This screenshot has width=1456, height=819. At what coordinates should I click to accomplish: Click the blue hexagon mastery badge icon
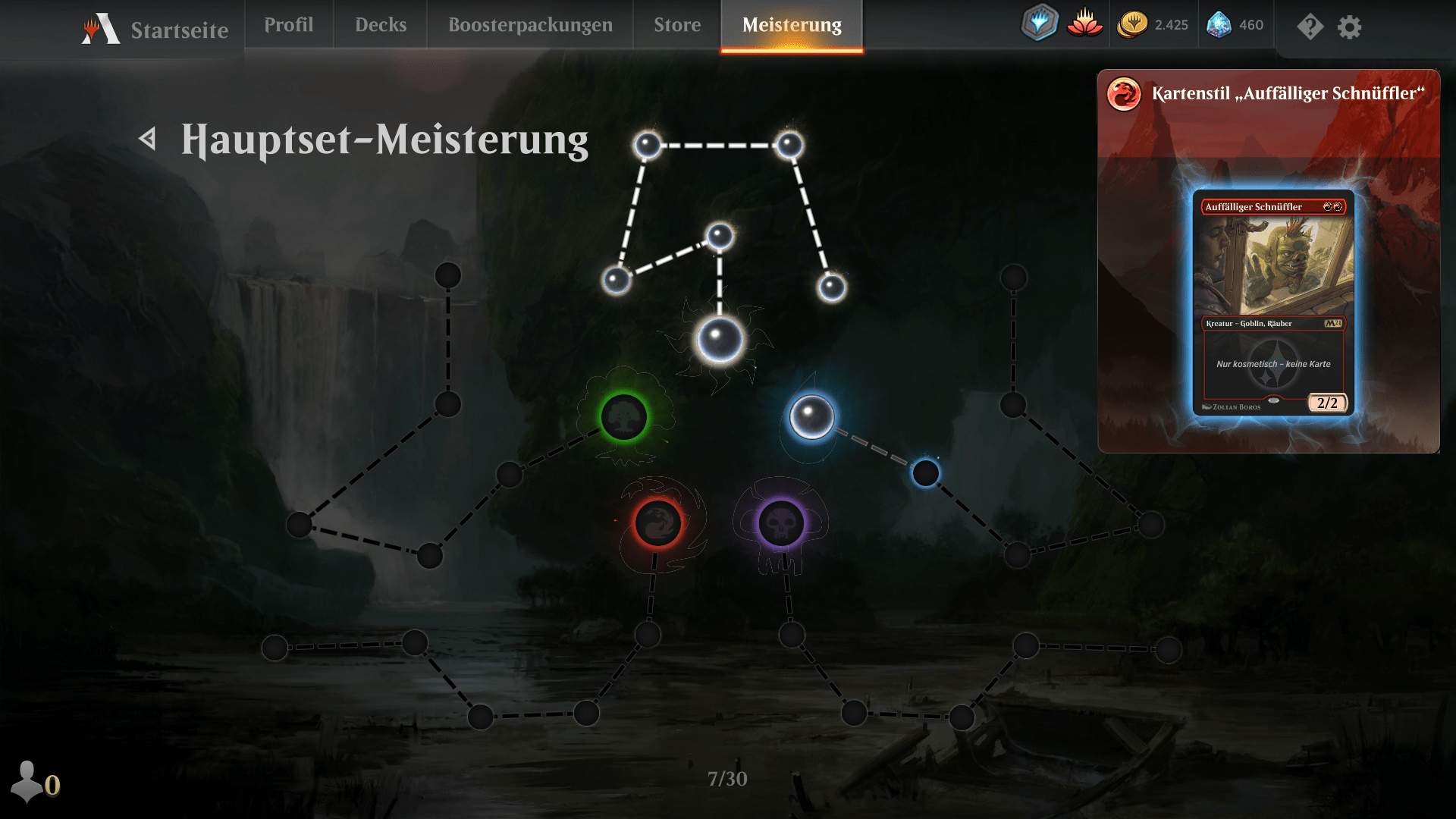(1039, 23)
